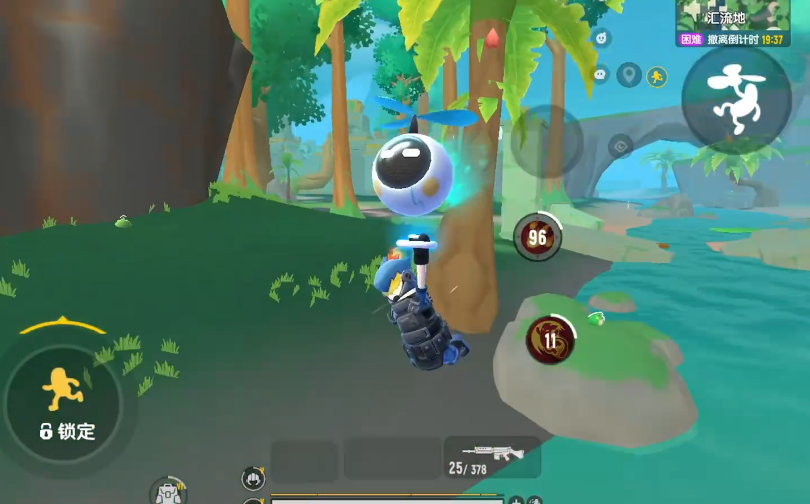This screenshot has width=810, height=504.
Task: Select the assault rifle weapon slot
Action: click(492, 458)
